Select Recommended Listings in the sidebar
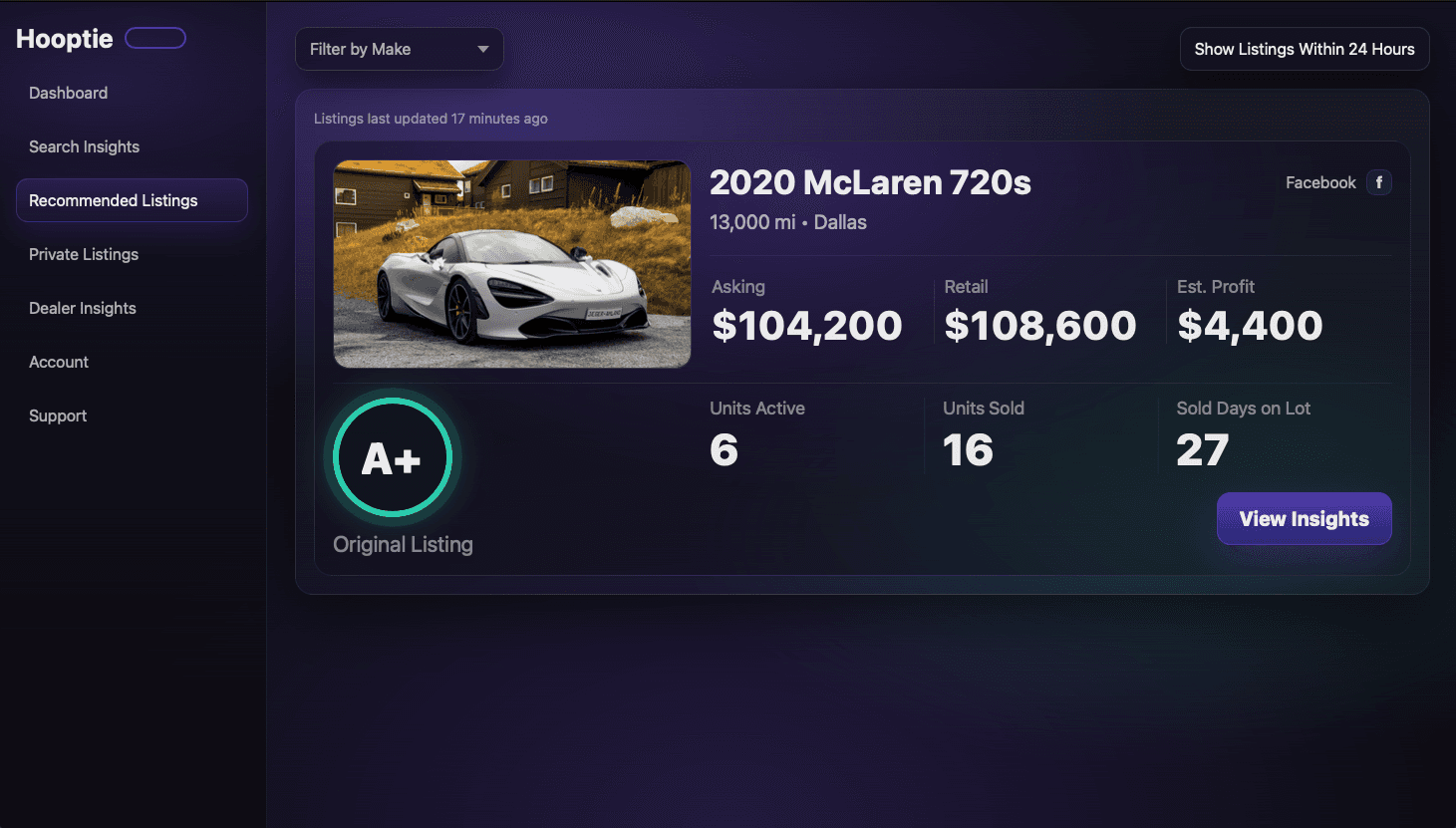The width and height of the screenshot is (1456, 828). pyautogui.click(x=114, y=200)
